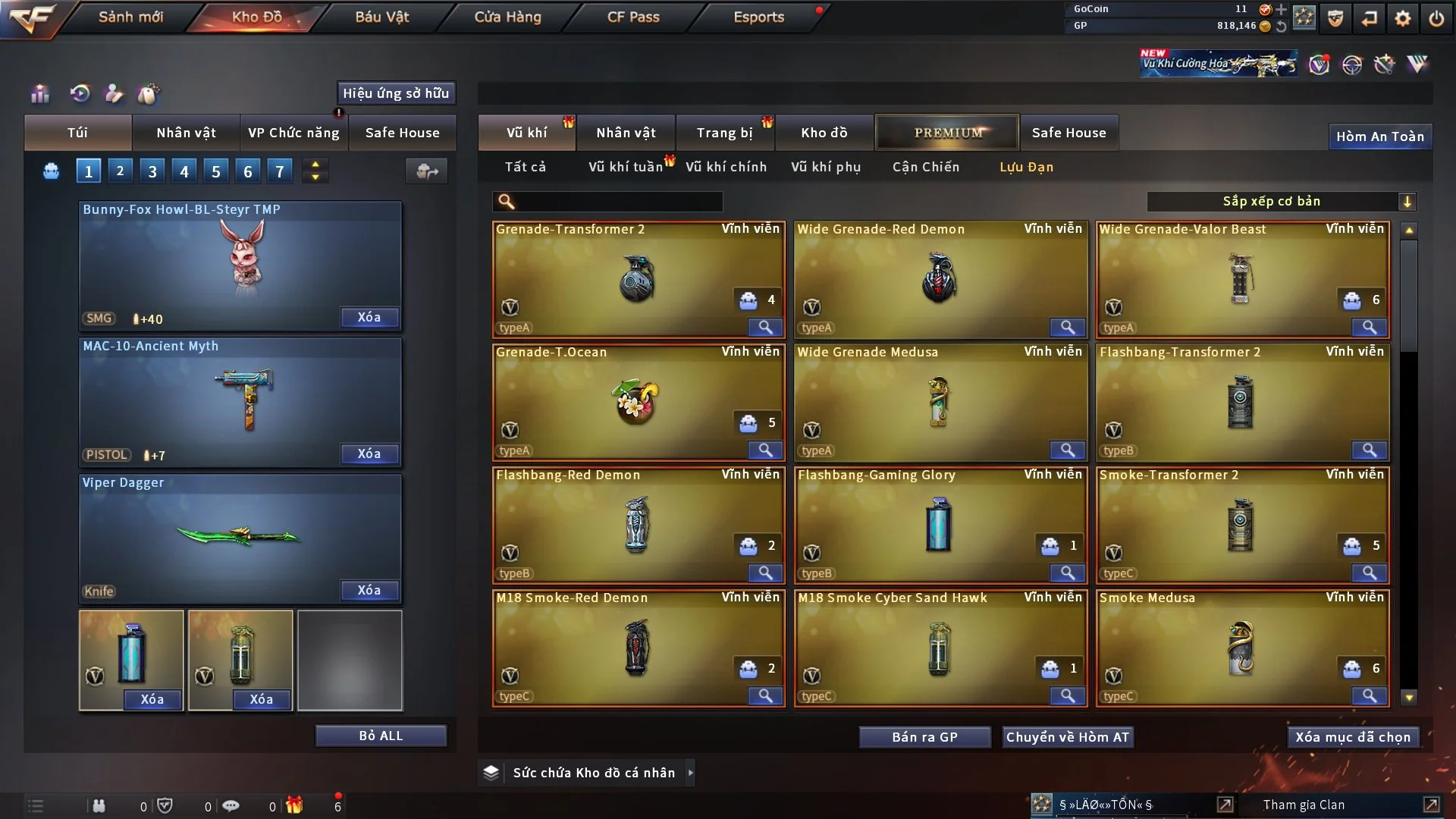Select the Grenade-T.Ocean item card
The height and width of the screenshot is (819, 1456).
click(x=637, y=402)
